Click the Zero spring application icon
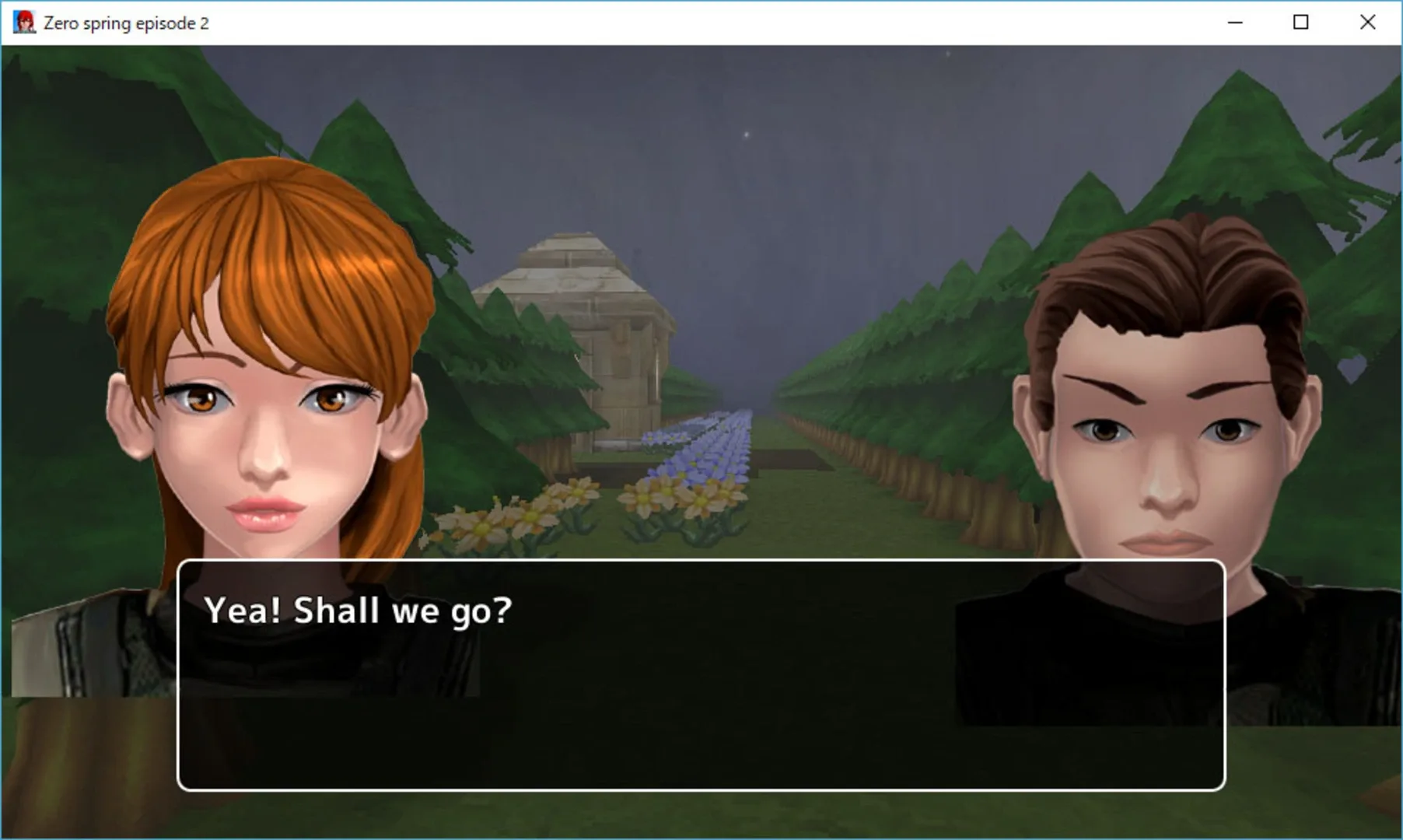The image size is (1403, 840). pyautogui.click(x=23, y=21)
